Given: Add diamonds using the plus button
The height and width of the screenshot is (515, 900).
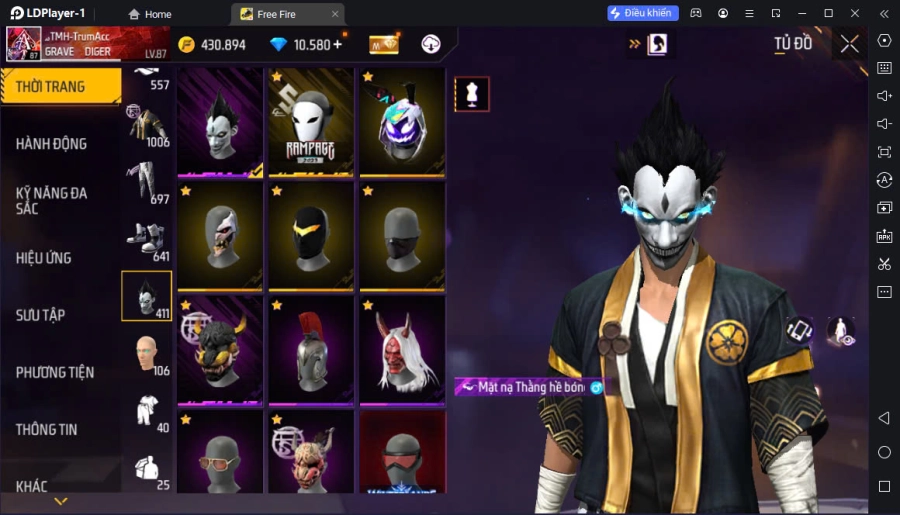Looking at the screenshot, I should [x=337, y=44].
